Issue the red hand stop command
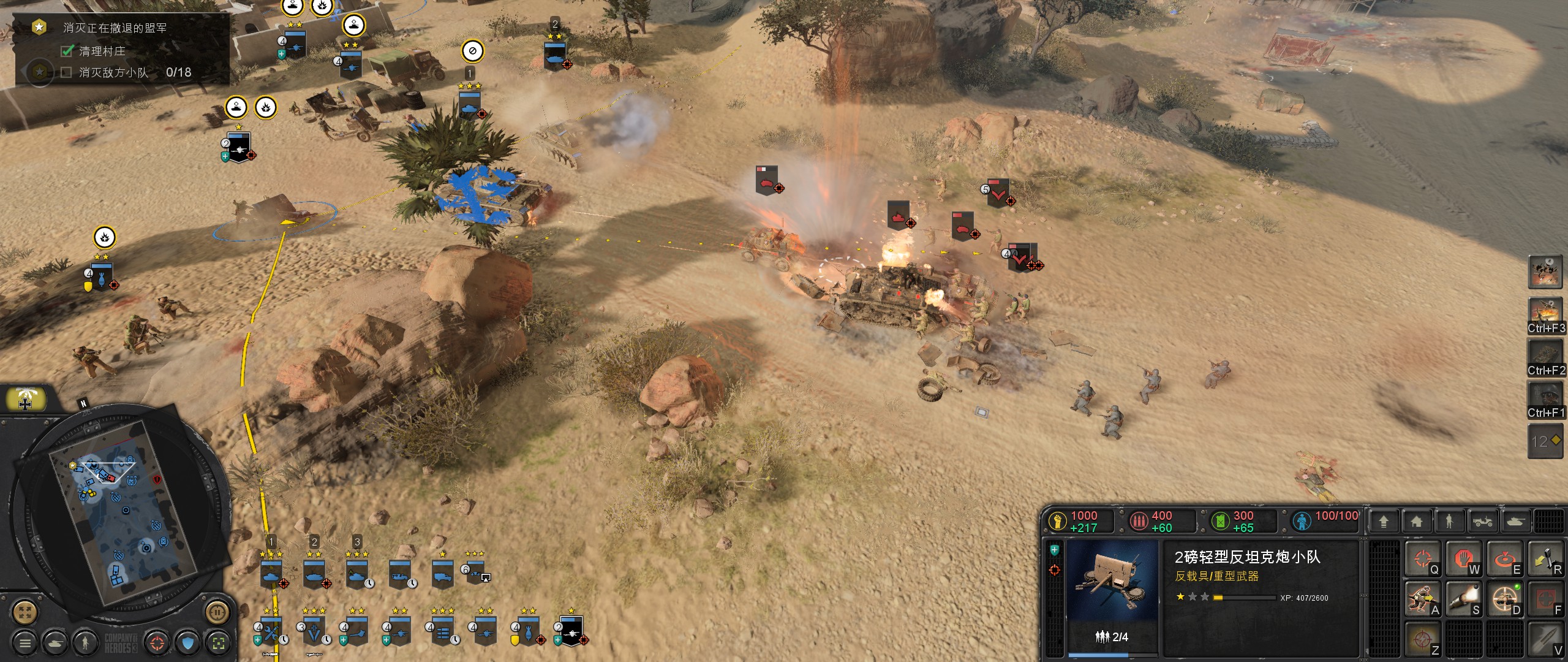 point(1464,559)
